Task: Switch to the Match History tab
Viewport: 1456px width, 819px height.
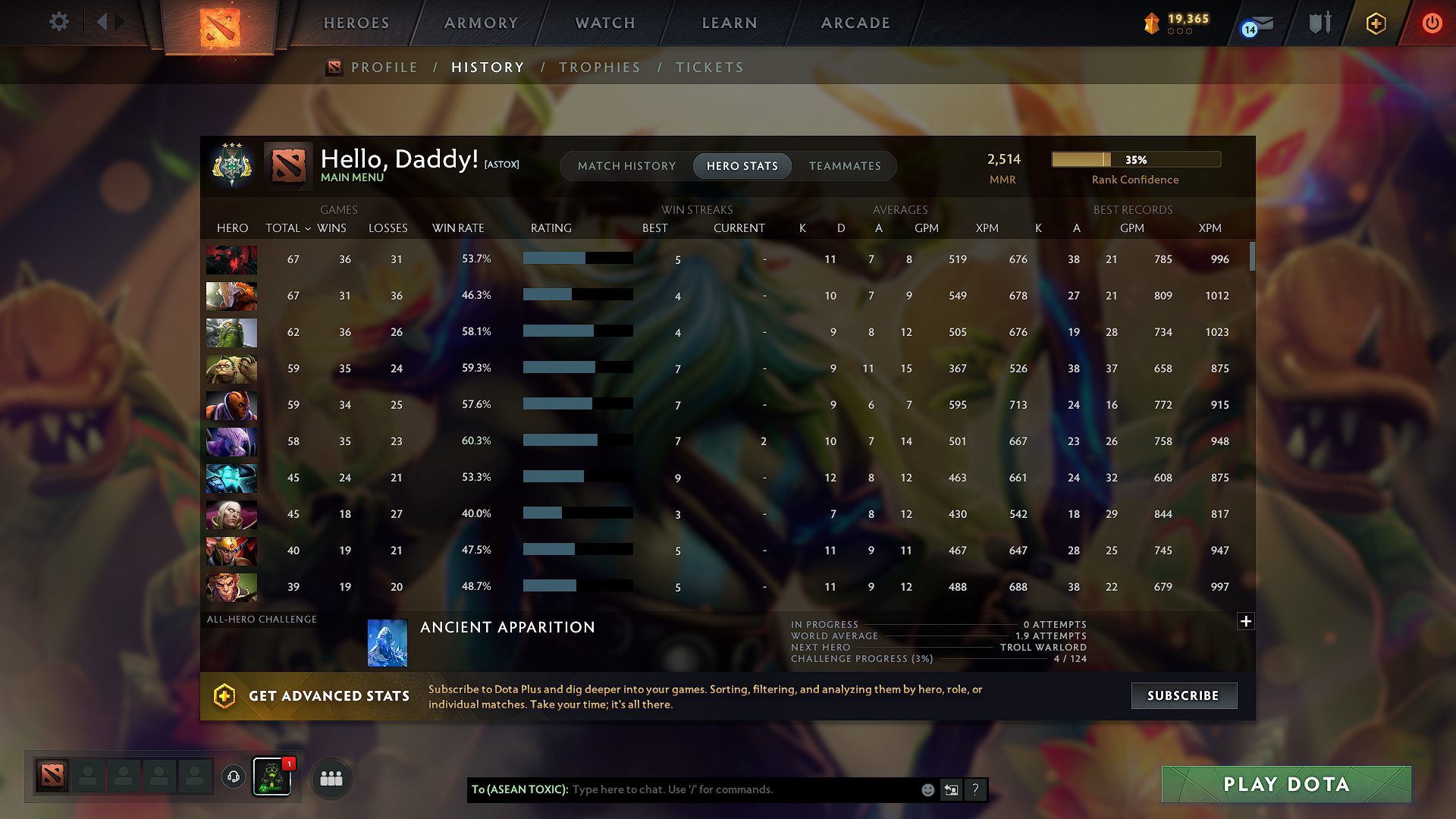Action: coord(626,165)
